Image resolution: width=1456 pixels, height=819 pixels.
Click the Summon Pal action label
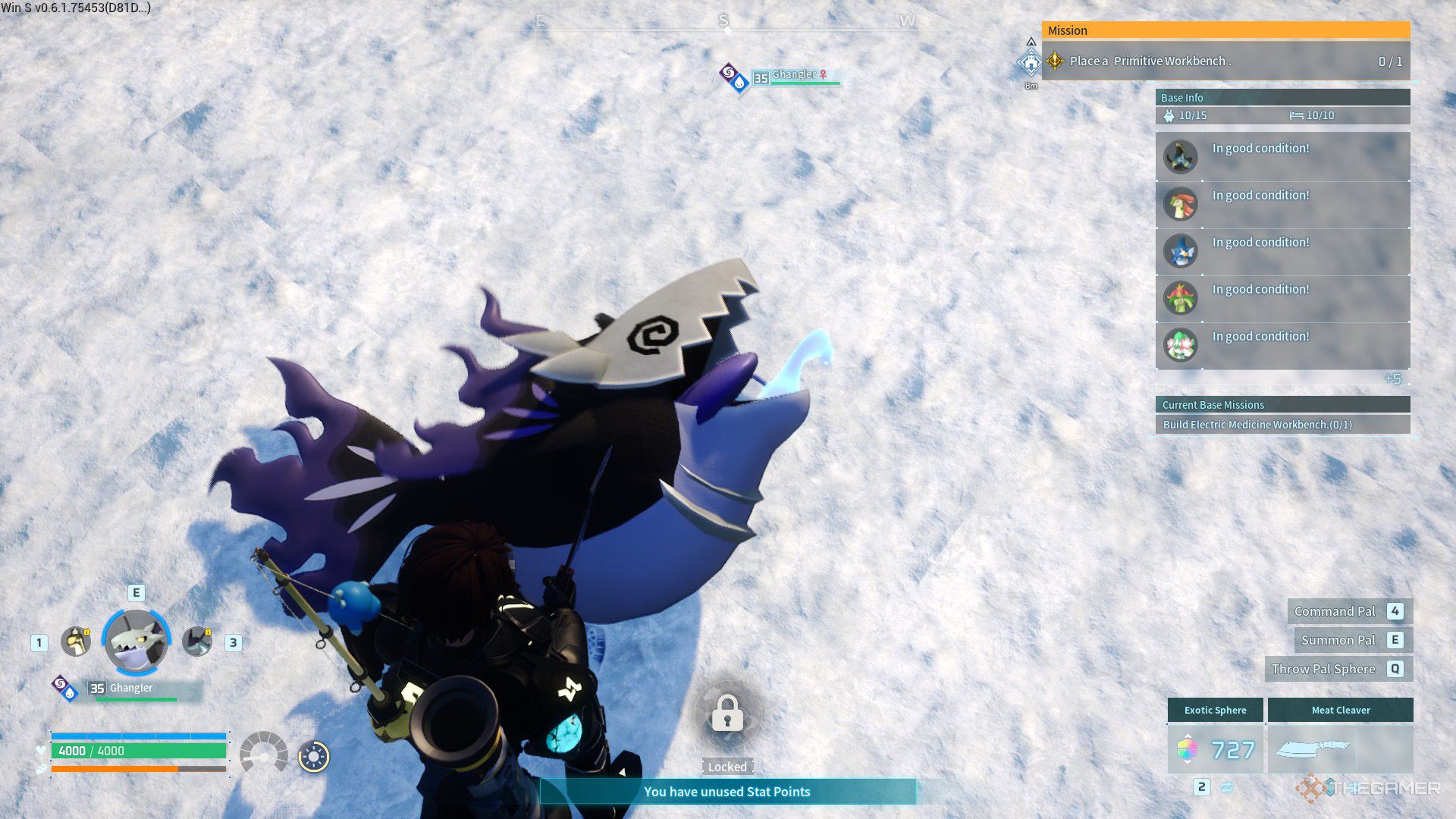tap(1338, 640)
